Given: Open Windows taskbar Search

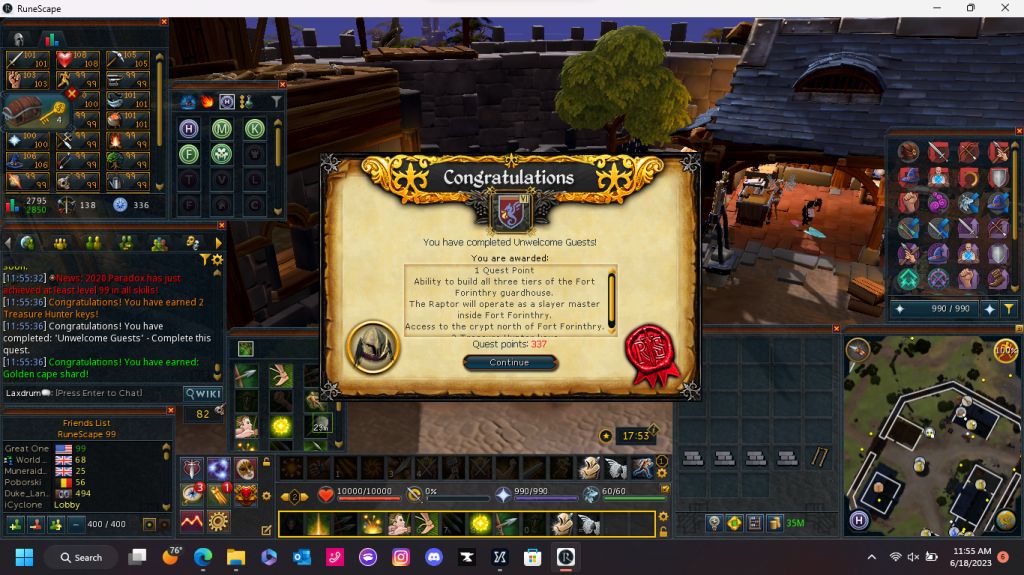Looking at the screenshot, I should pos(80,557).
